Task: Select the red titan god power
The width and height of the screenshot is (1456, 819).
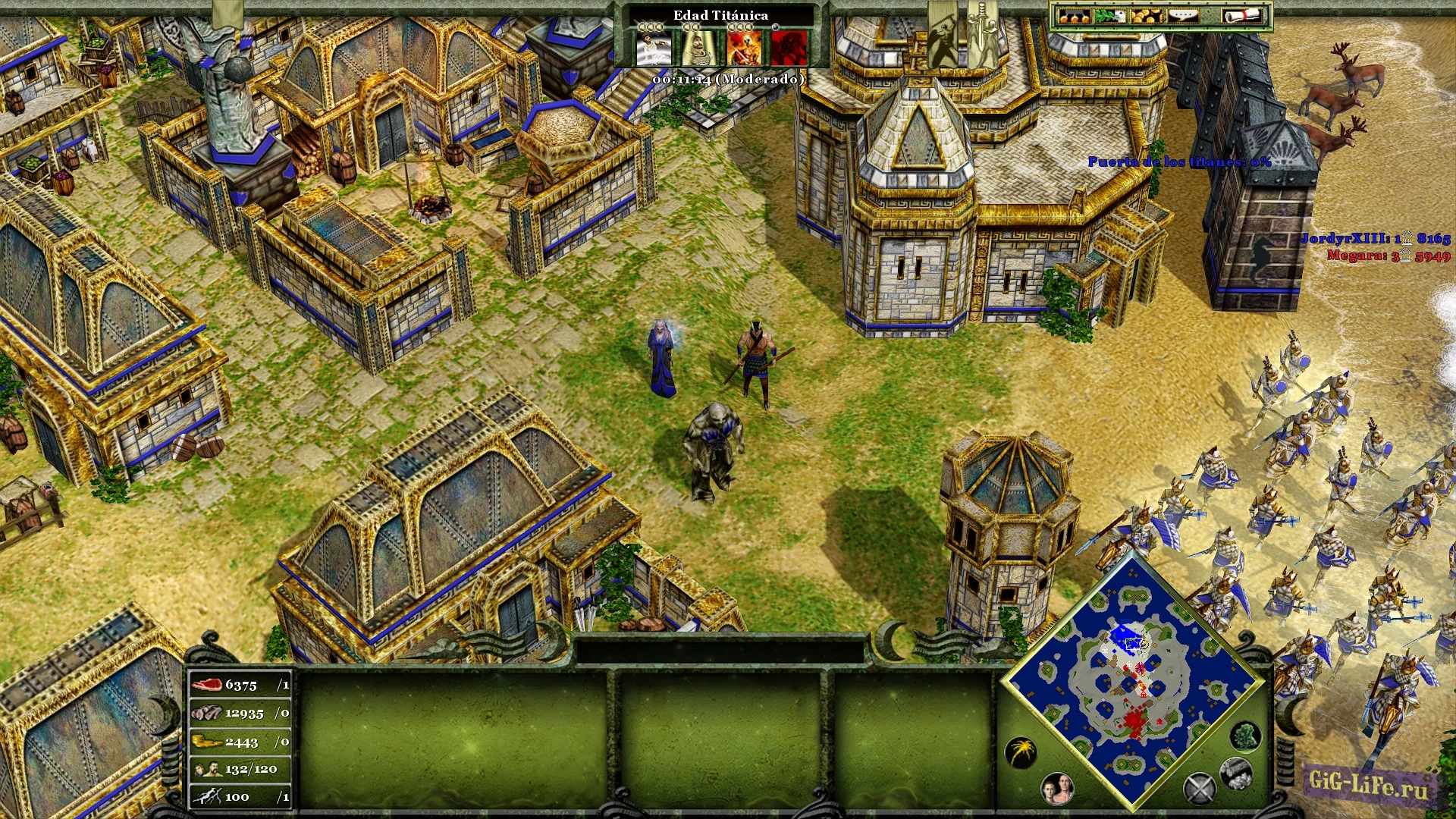Action: click(788, 49)
